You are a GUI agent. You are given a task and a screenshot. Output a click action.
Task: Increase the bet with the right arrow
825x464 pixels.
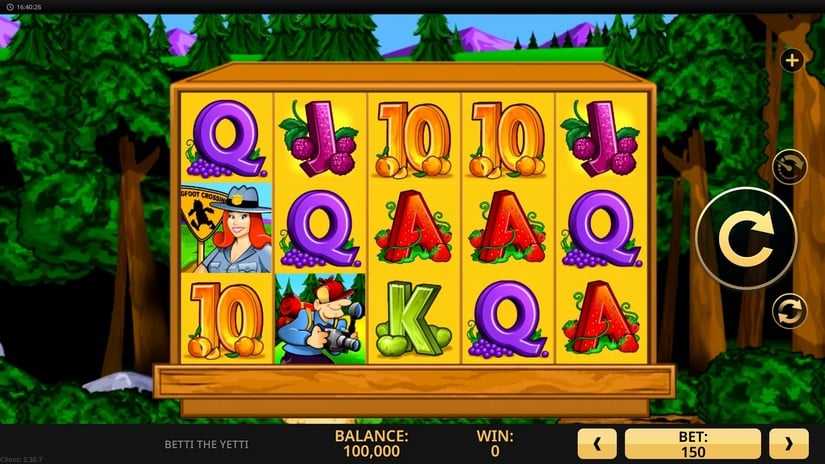pos(788,443)
